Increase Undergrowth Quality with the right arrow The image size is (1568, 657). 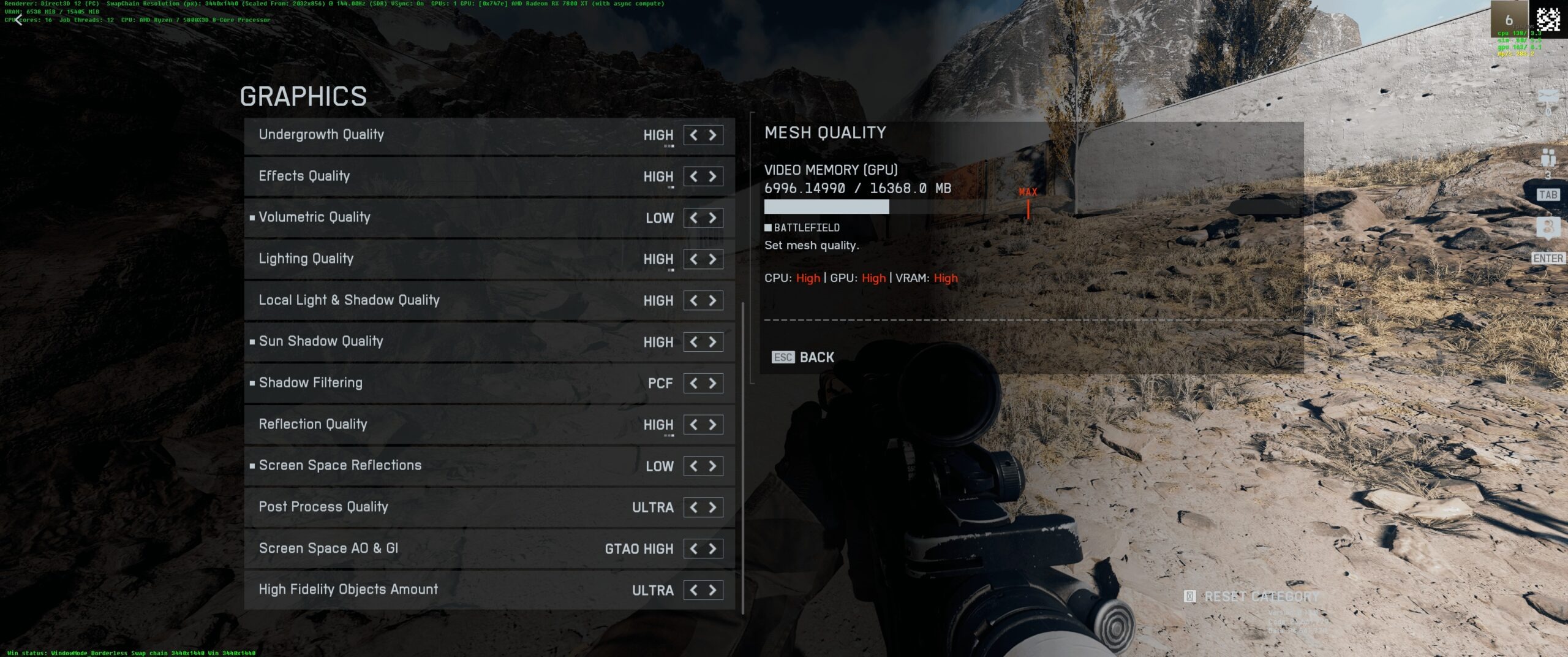pos(713,135)
